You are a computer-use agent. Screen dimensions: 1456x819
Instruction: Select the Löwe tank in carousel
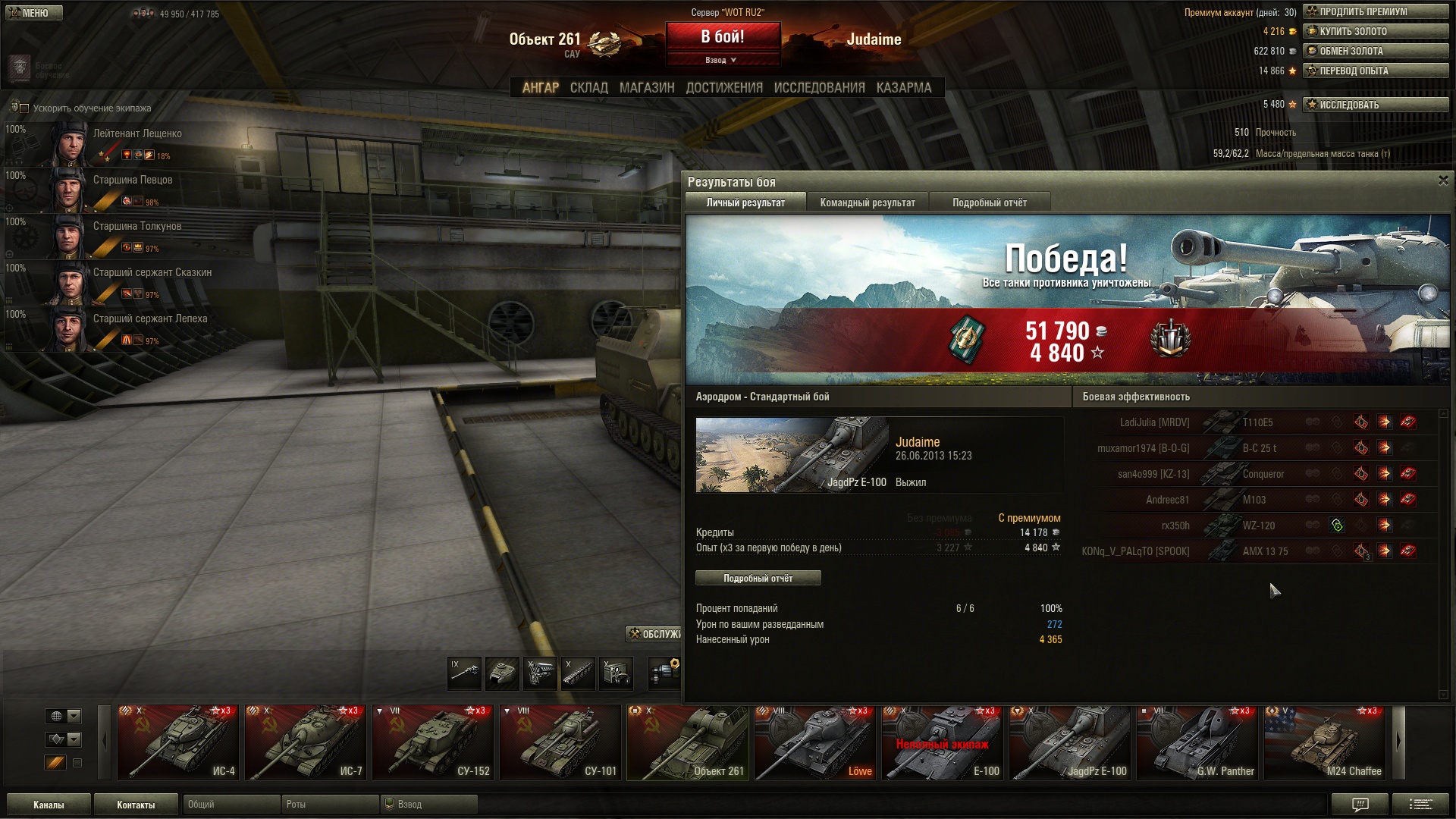pyautogui.click(x=814, y=742)
